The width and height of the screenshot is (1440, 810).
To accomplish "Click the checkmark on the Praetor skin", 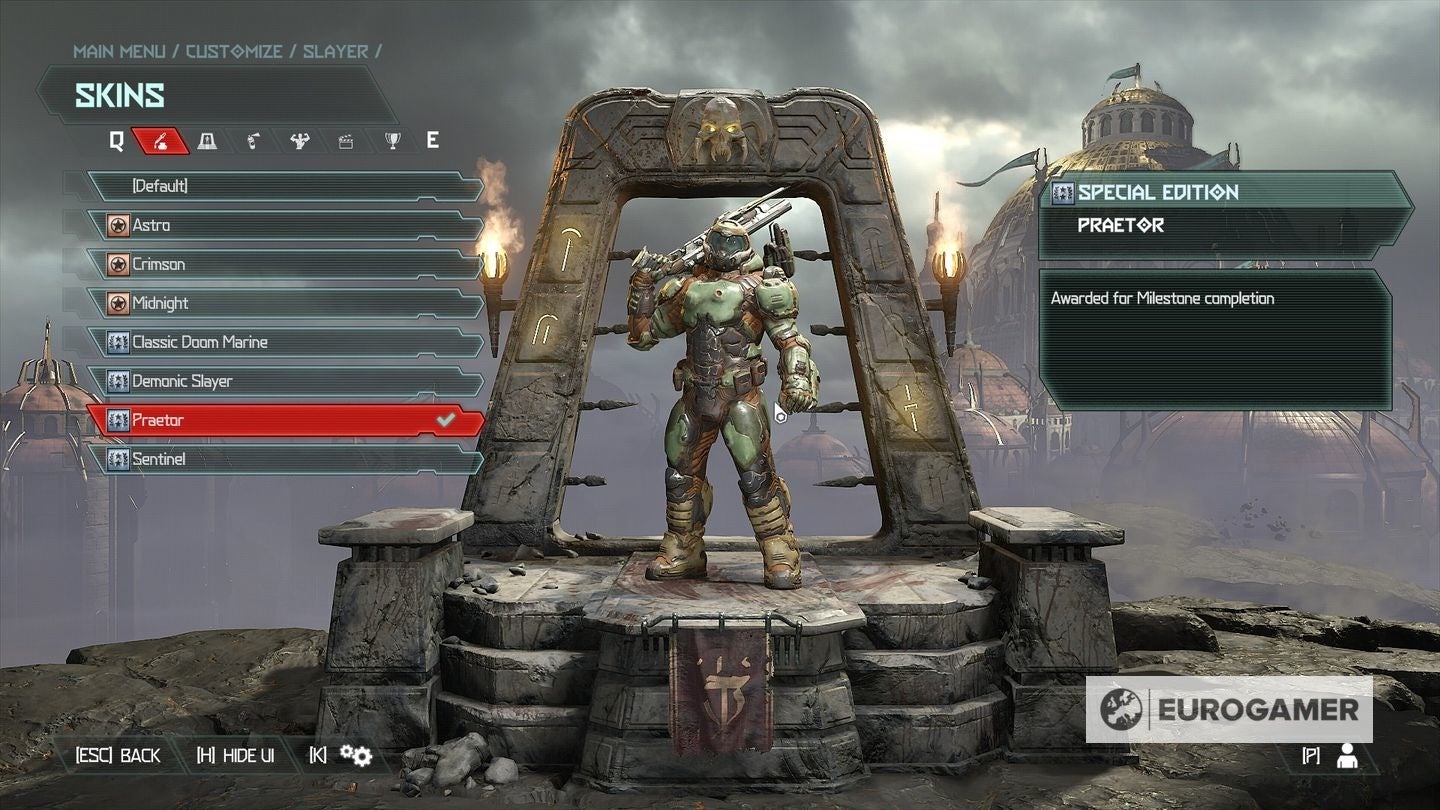I will pyautogui.click(x=447, y=420).
